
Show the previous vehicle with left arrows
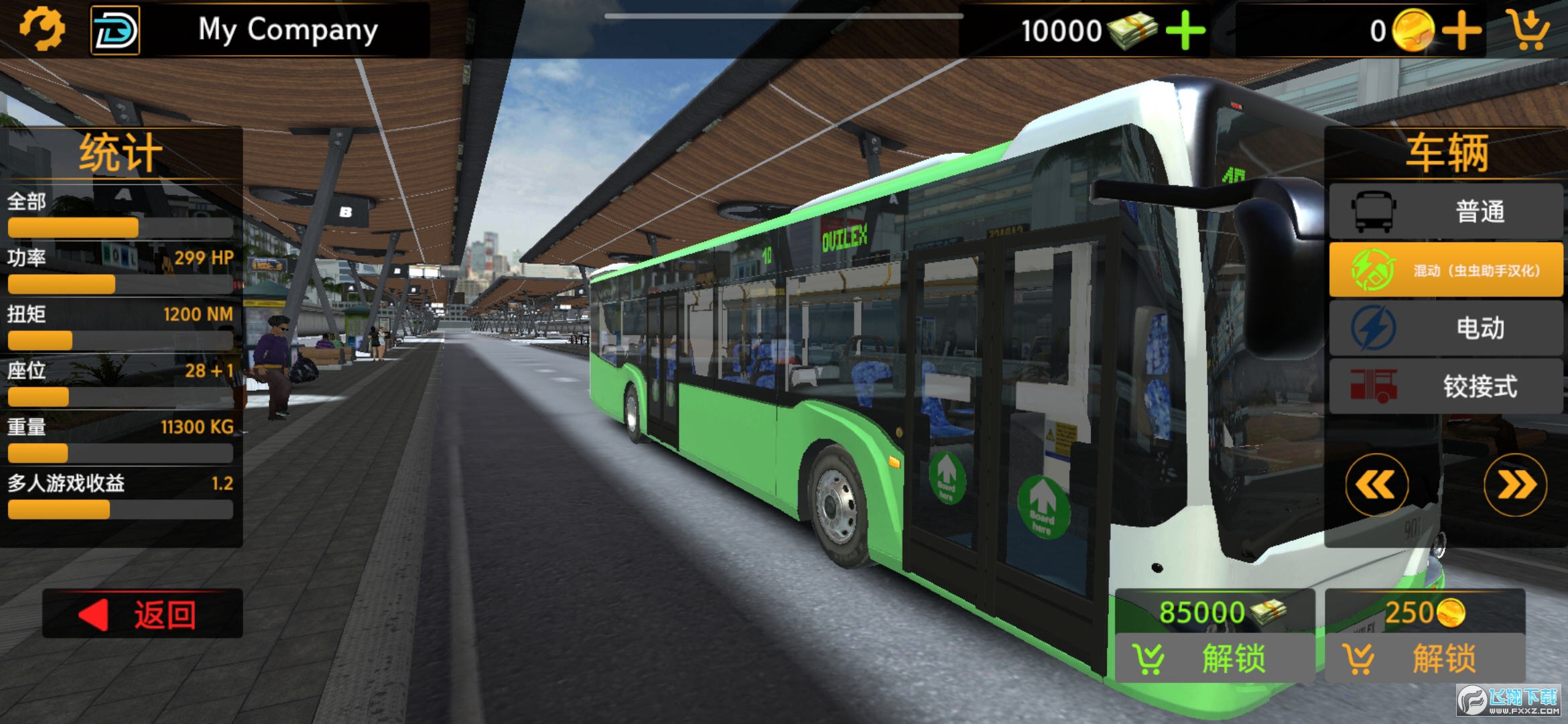pos(1376,485)
